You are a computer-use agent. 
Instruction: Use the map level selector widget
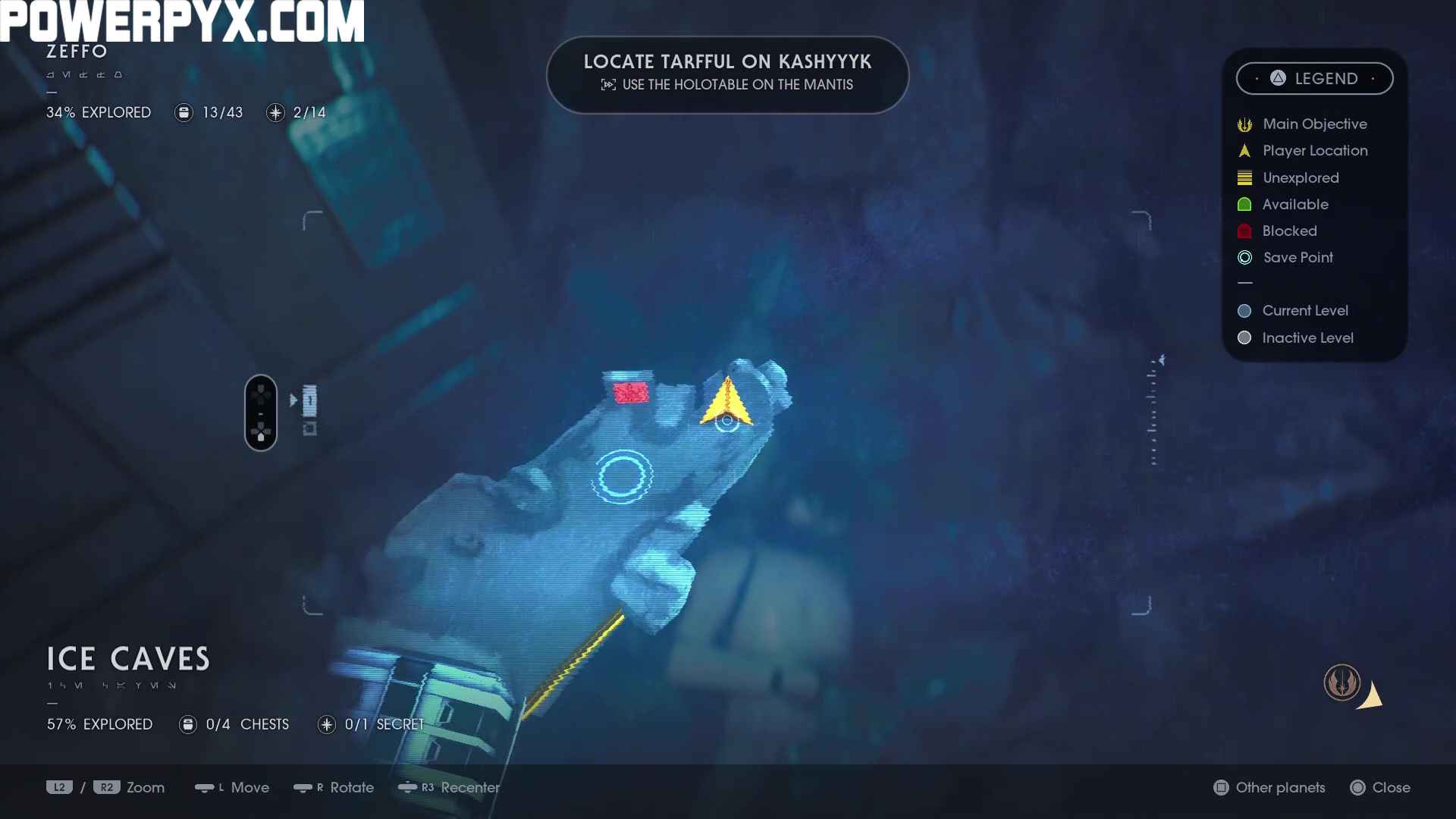[261, 413]
